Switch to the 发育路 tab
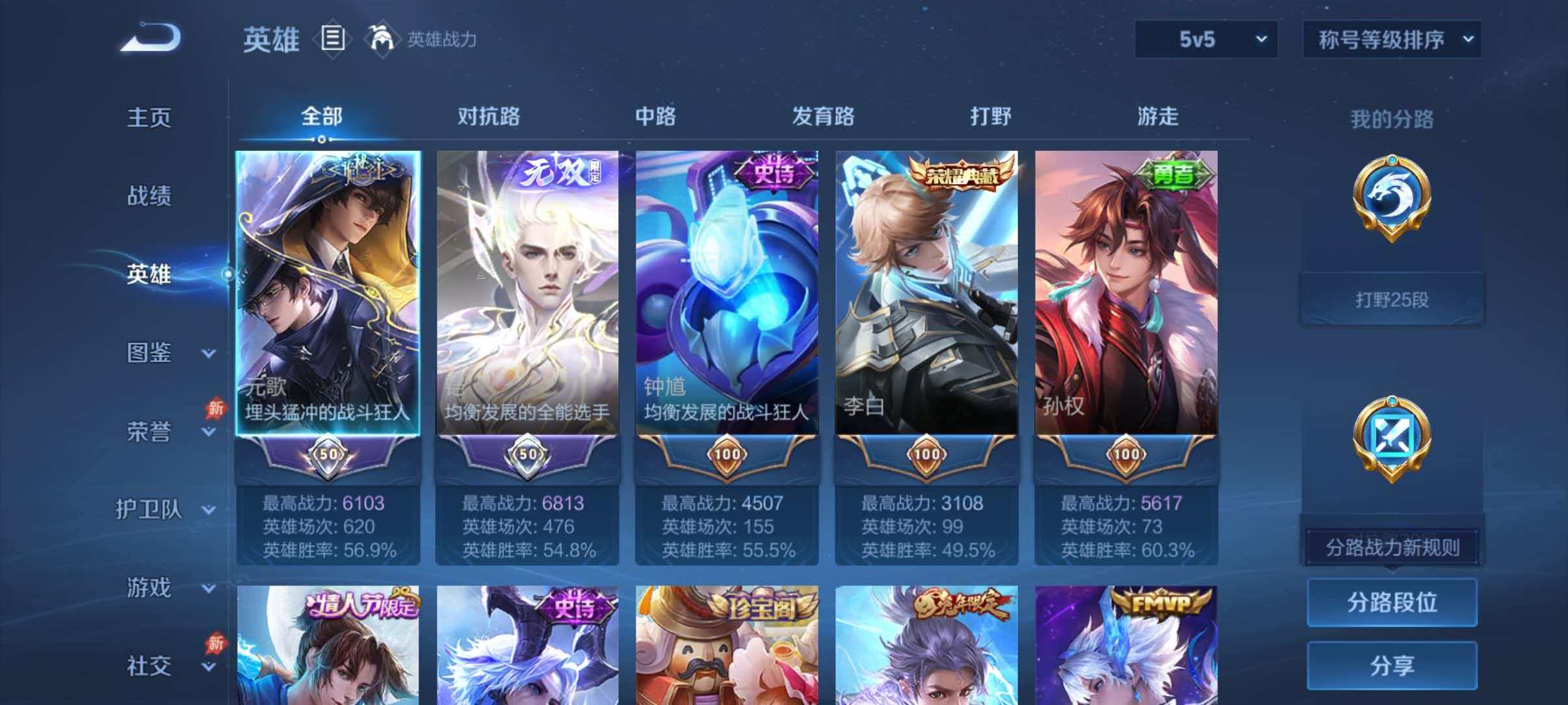This screenshot has width=1568, height=705. pos(822,117)
